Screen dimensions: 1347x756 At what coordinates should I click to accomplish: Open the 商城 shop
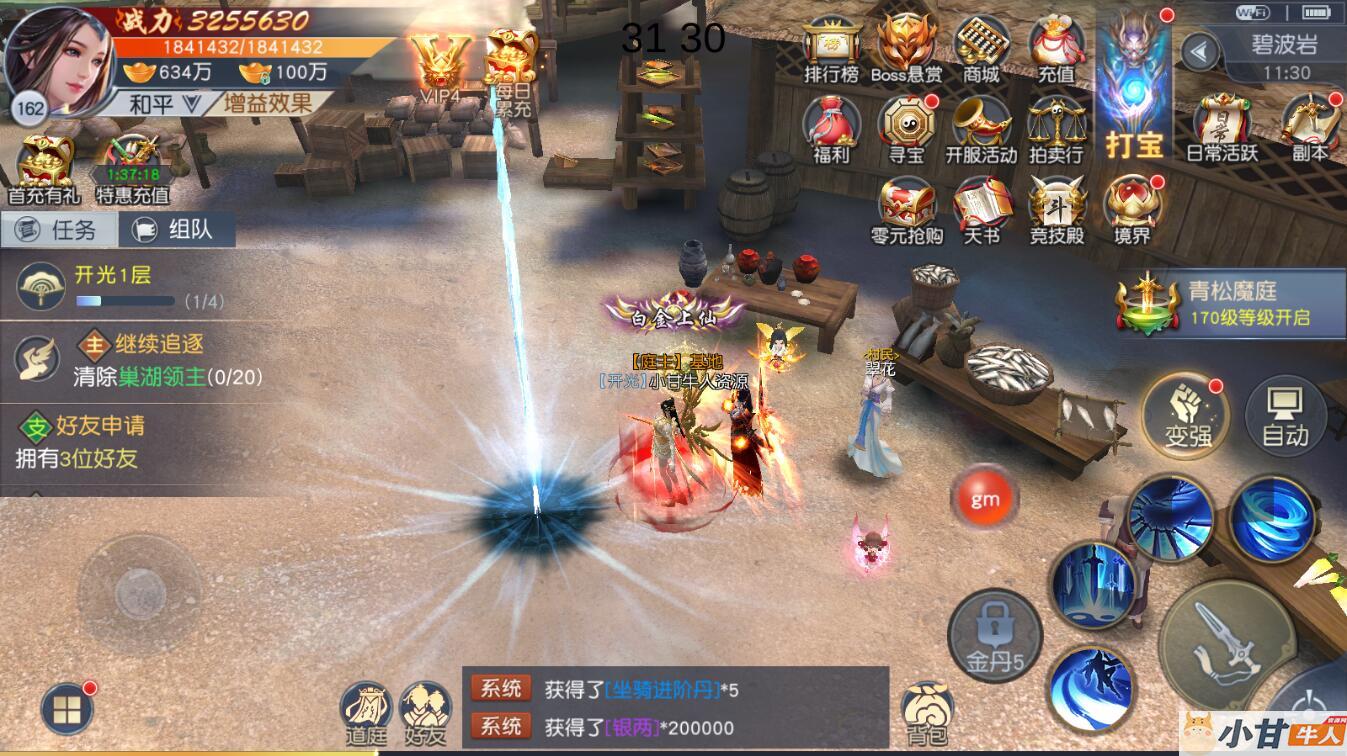[981, 47]
